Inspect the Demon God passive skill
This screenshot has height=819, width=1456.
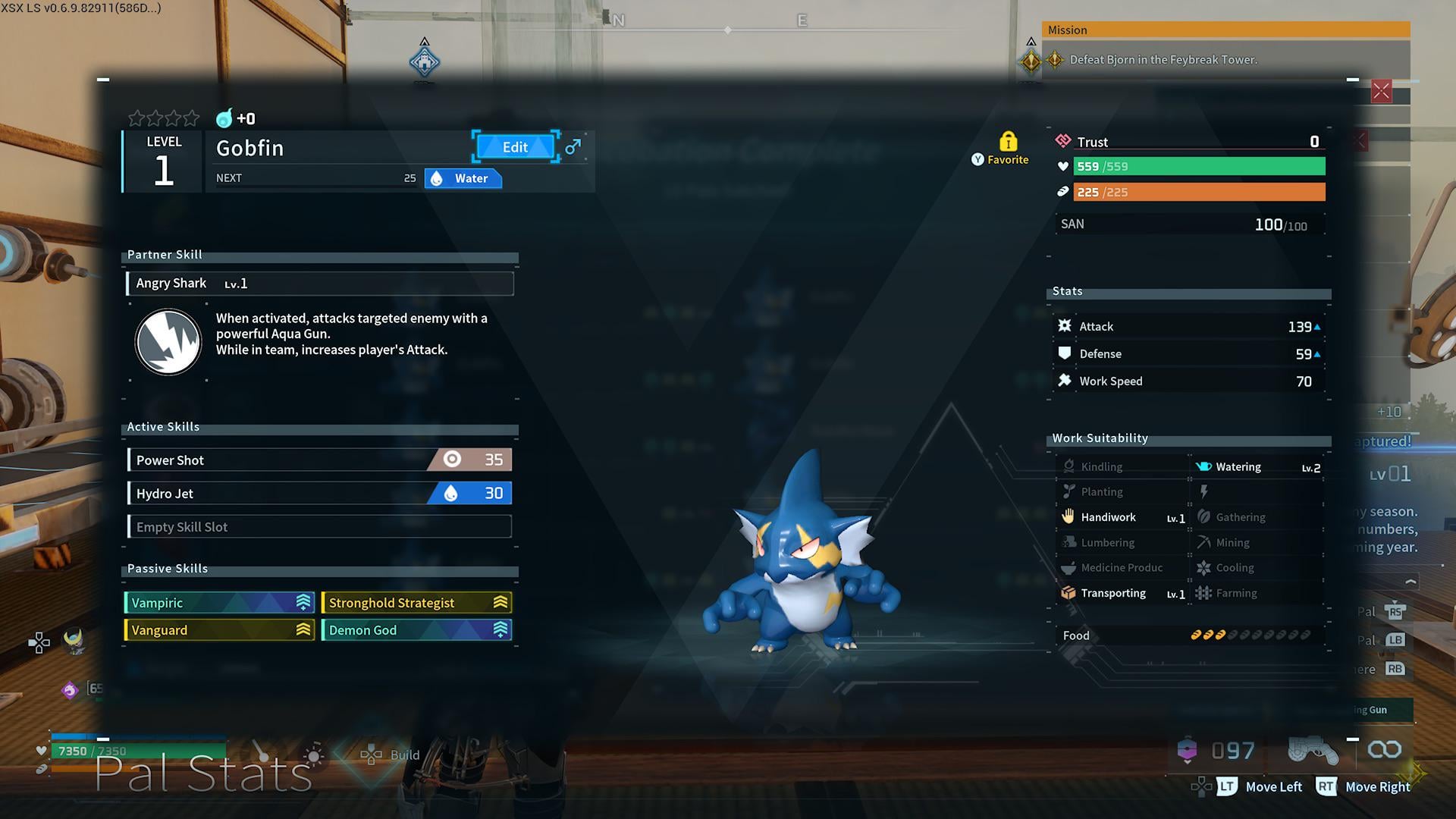click(x=416, y=630)
